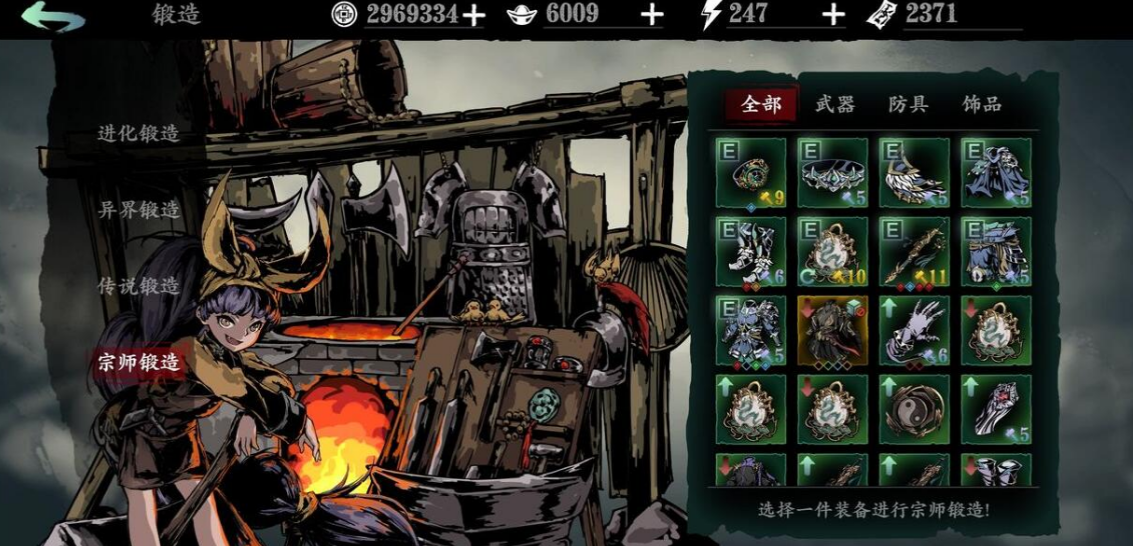Show only weapons with the 武器 tab
The width and height of the screenshot is (1133, 546).
coord(835,104)
